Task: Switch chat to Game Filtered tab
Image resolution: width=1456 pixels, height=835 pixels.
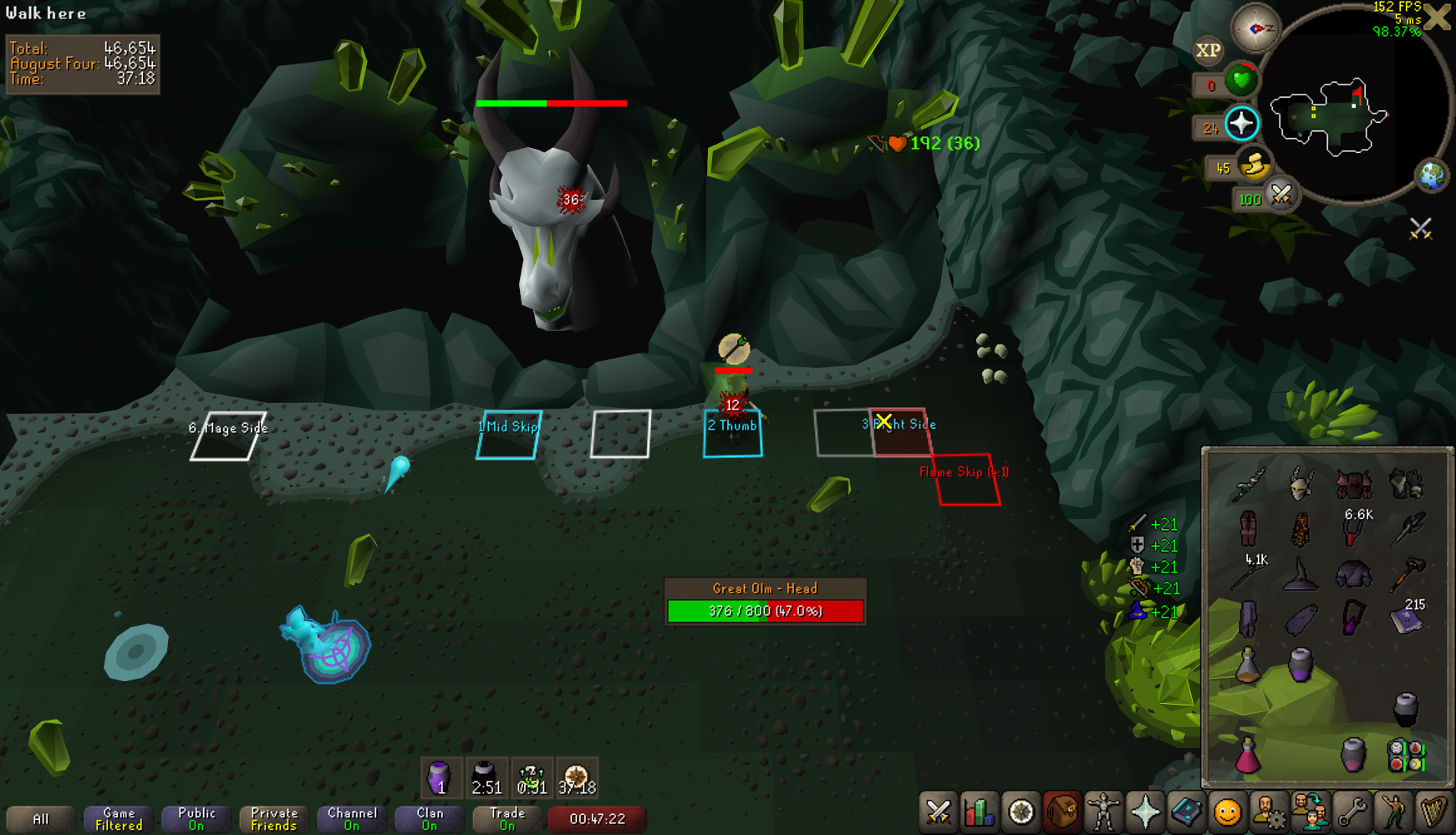Action: [x=119, y=819]
